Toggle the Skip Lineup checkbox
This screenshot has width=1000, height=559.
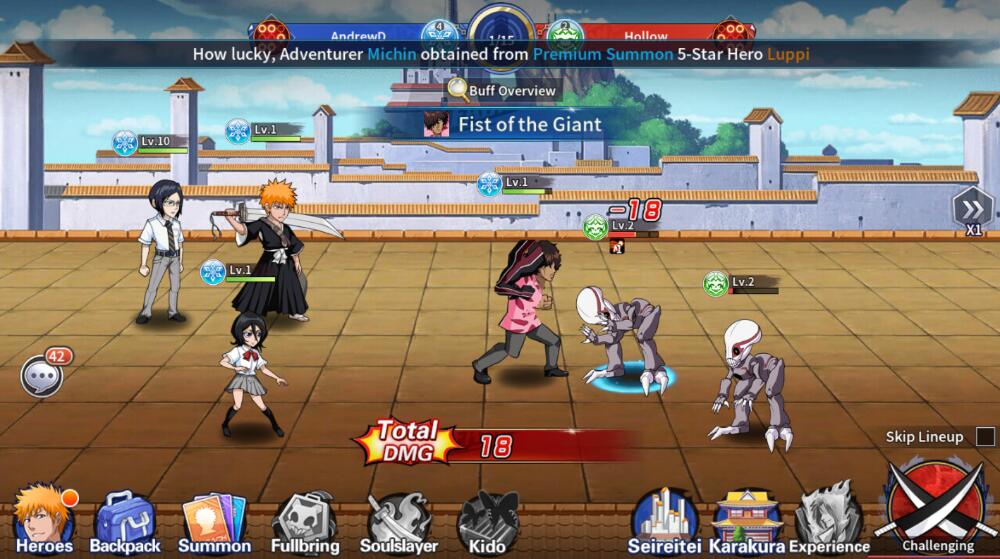click(x=985, y=437)
